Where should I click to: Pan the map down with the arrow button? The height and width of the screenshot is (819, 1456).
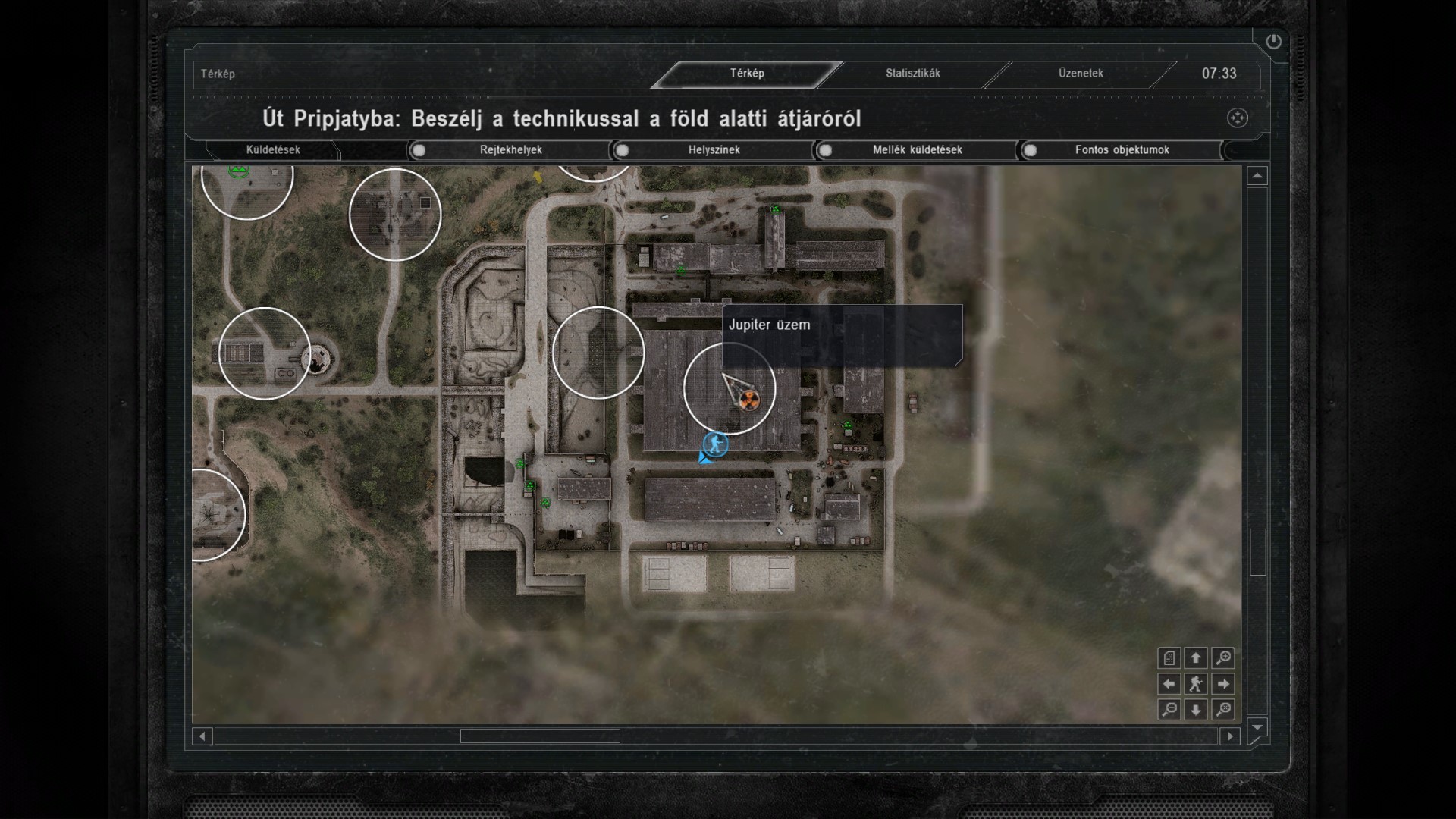pyautogui.click(x=1196, y=710)
